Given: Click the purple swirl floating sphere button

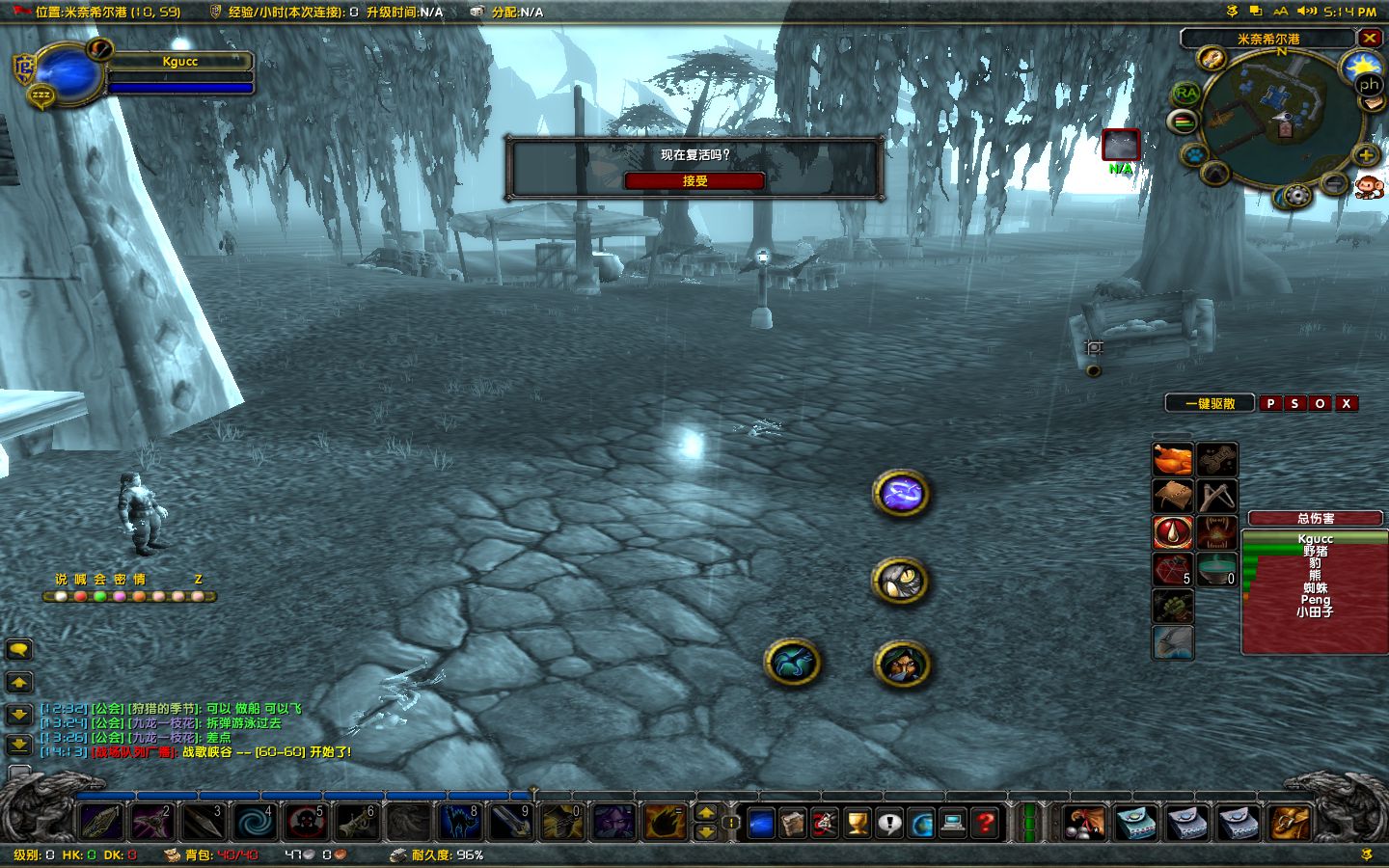Looking at the screenshot, I should tap(899, 494).
